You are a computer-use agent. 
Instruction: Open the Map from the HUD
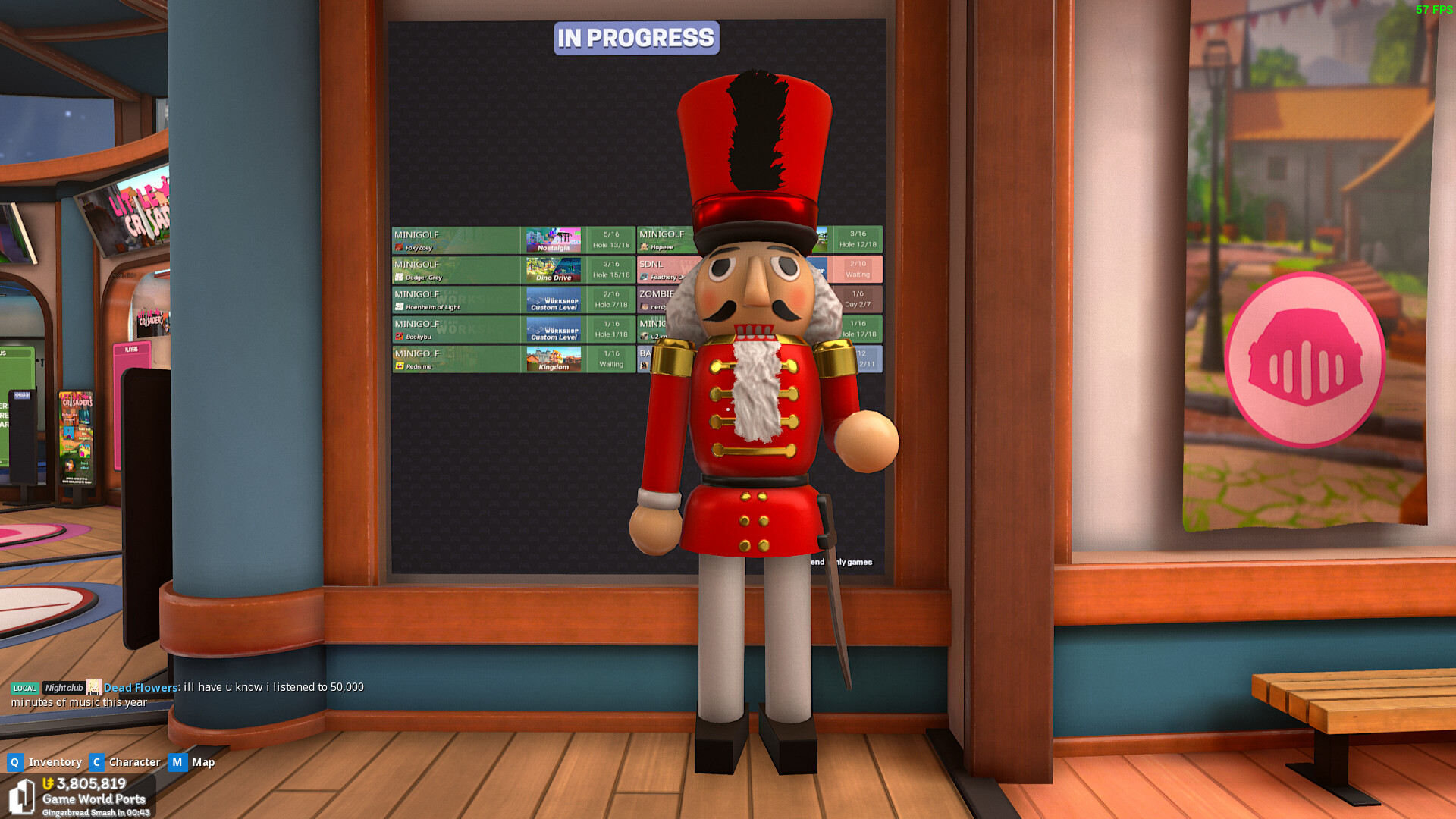tap(202, 762)
